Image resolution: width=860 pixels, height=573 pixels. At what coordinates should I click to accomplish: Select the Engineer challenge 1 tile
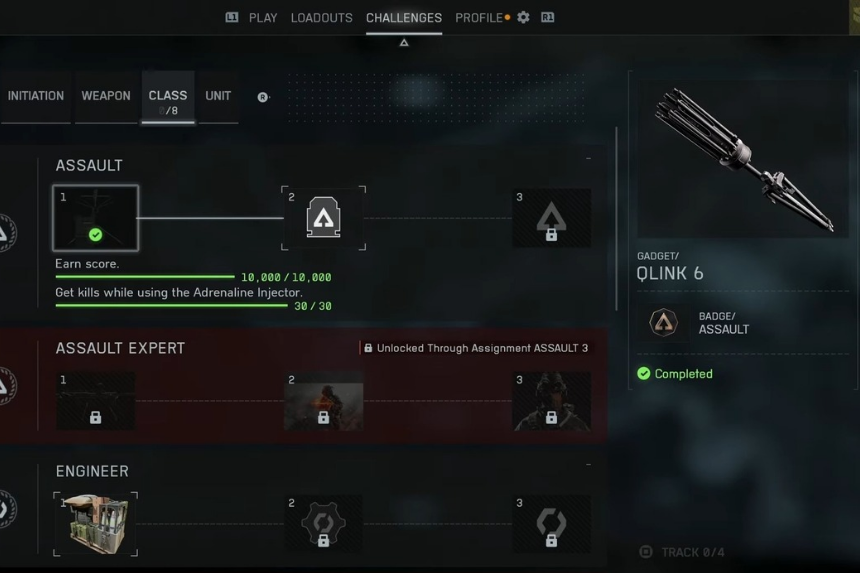96,524
